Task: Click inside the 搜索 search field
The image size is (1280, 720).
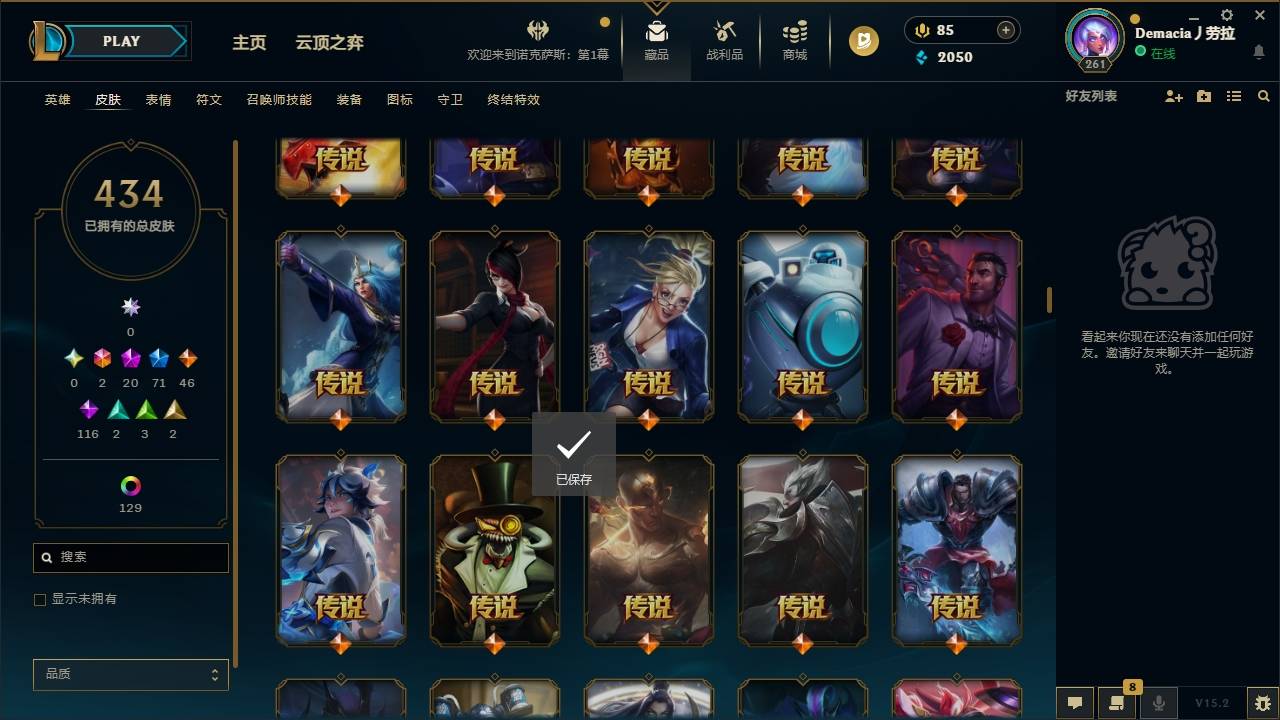Action: click(130, 557)
